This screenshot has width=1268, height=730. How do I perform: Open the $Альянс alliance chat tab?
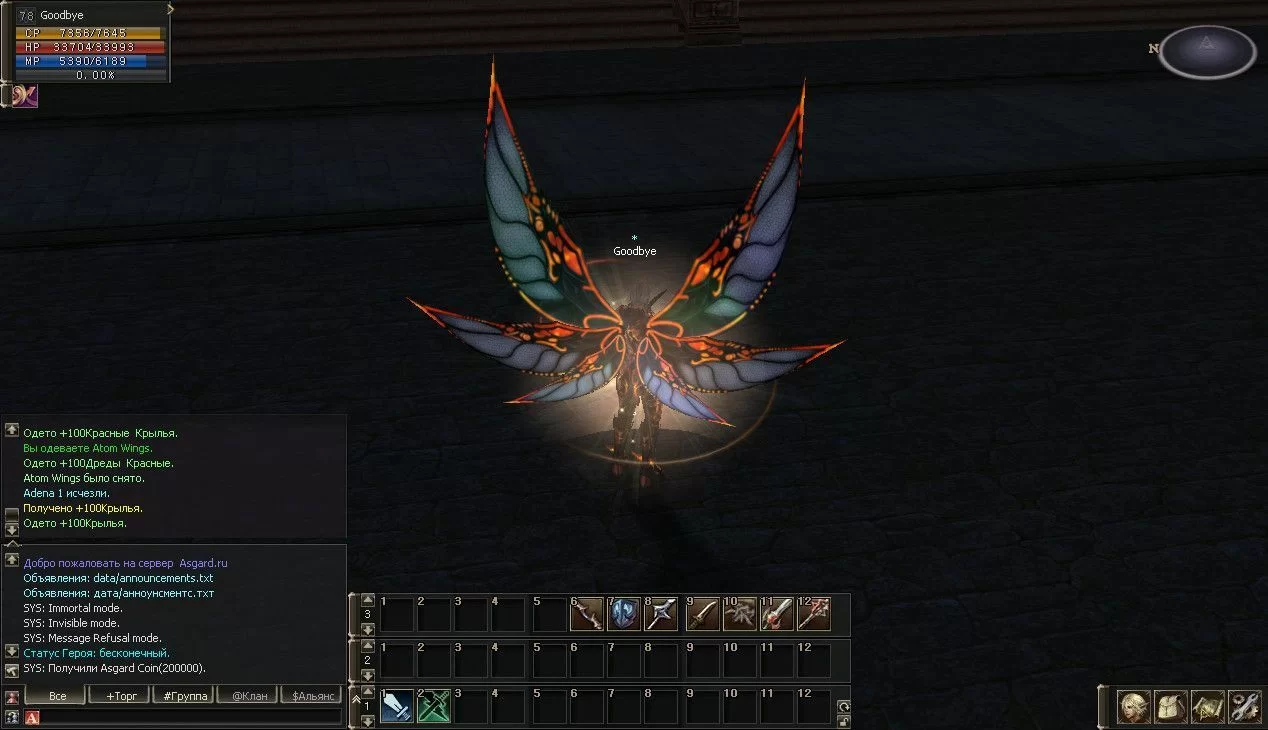point(311,695)
